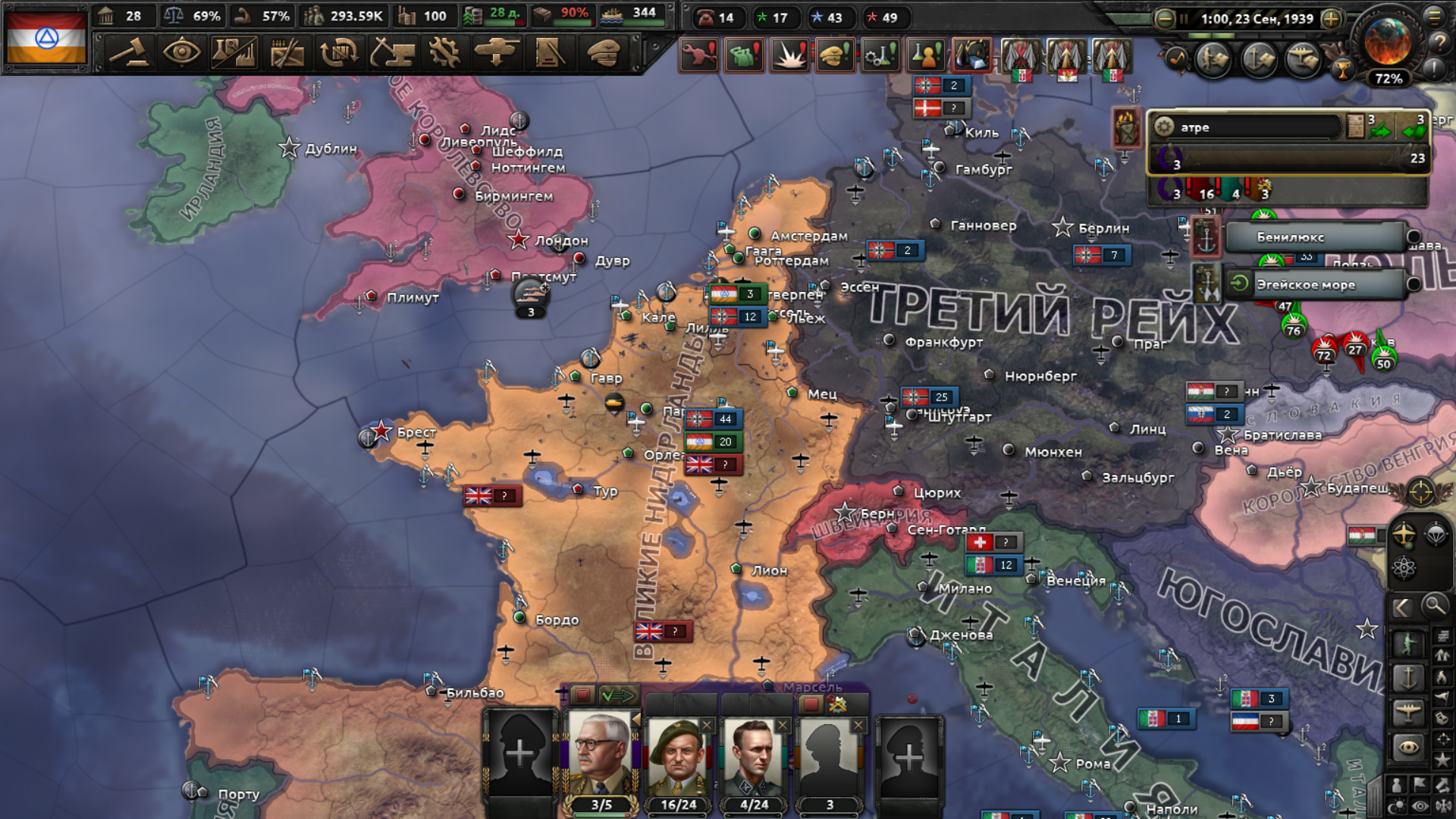The width and height of the screenshot is (1456, 819).
Task: Open the intelligence eye menu
Action: (181, 53)
